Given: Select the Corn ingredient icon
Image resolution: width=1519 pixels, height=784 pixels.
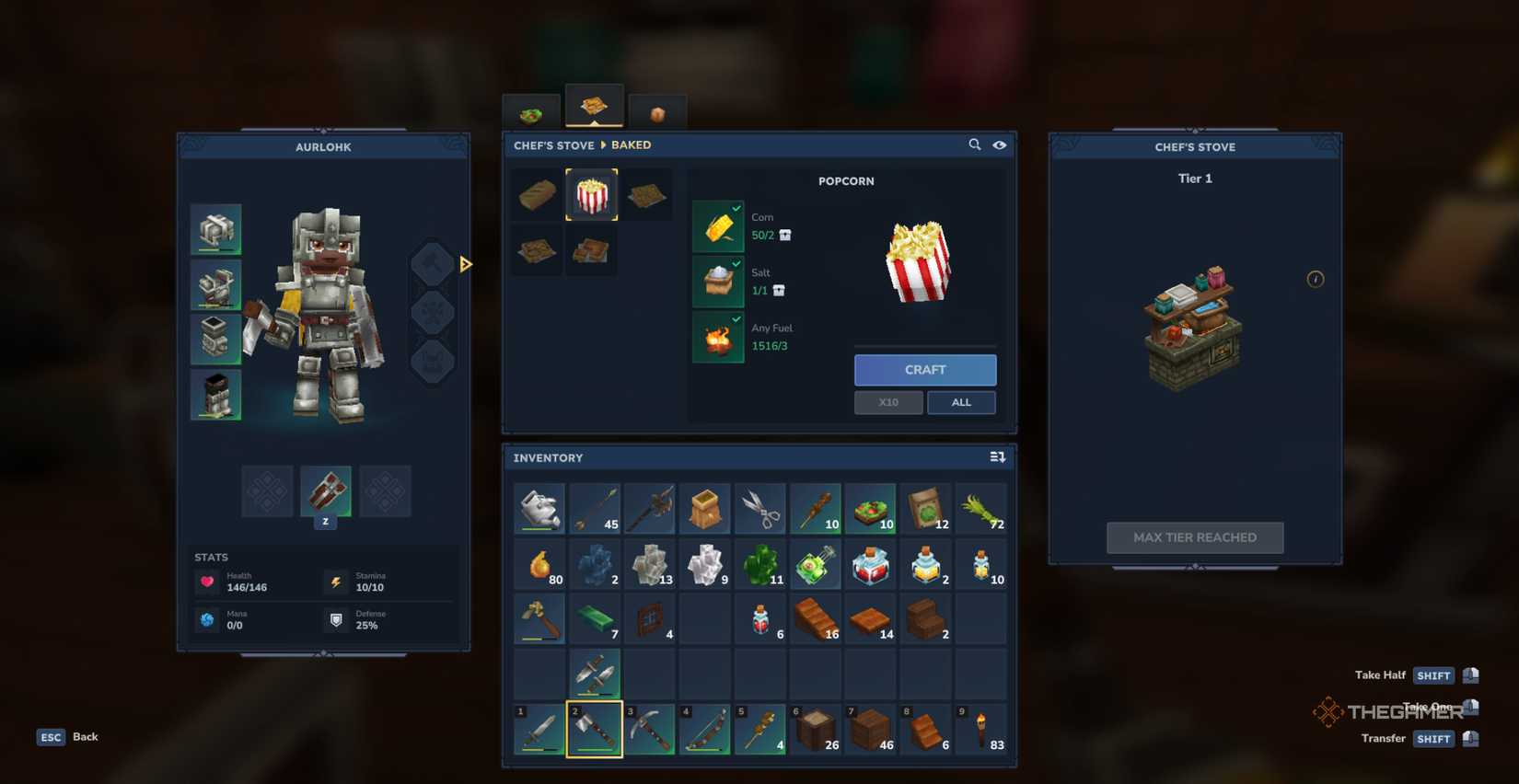Looking at the screenshot, I should [719, 225].
